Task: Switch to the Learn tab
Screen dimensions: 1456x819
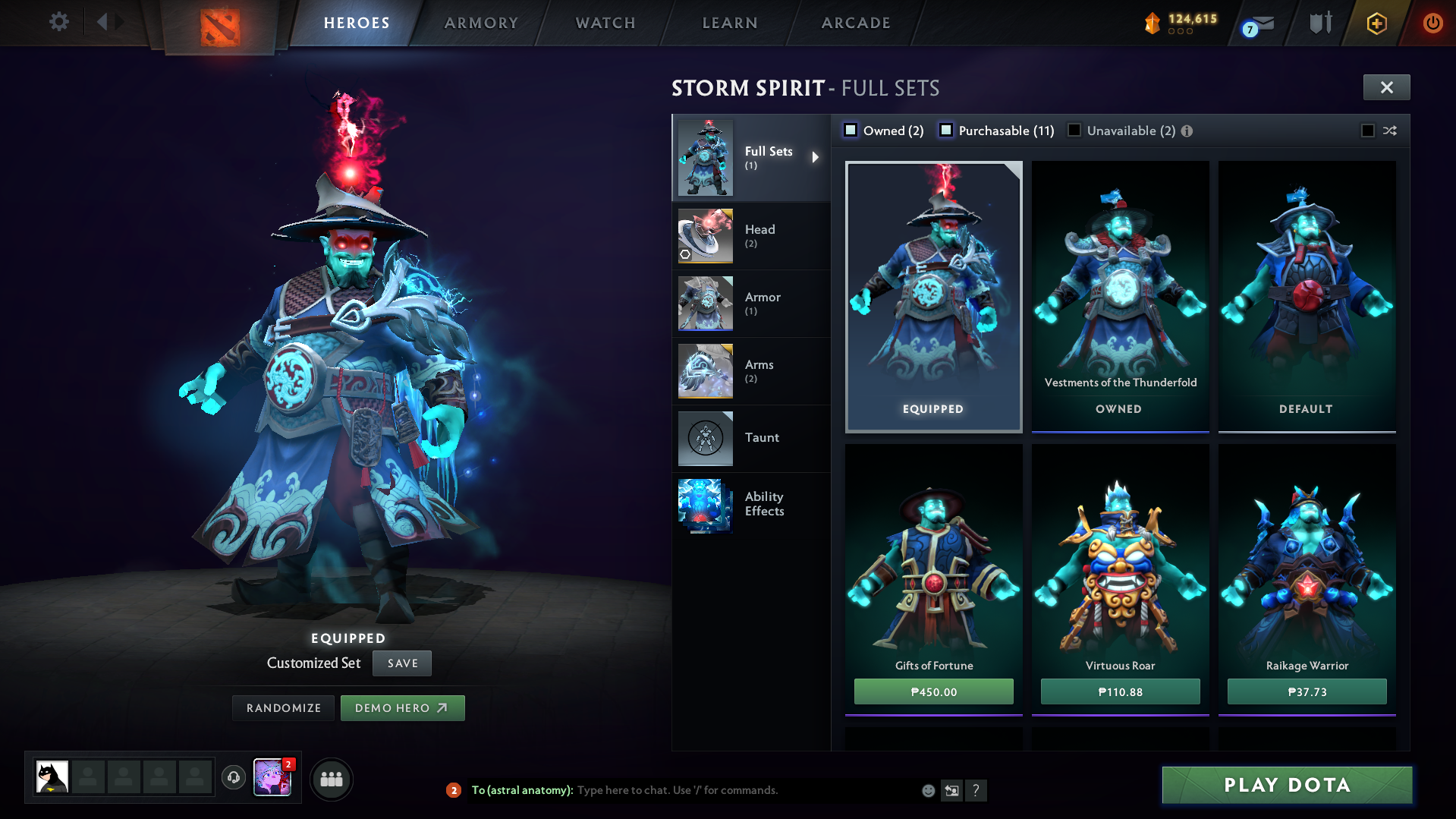Action: [728, 23]
